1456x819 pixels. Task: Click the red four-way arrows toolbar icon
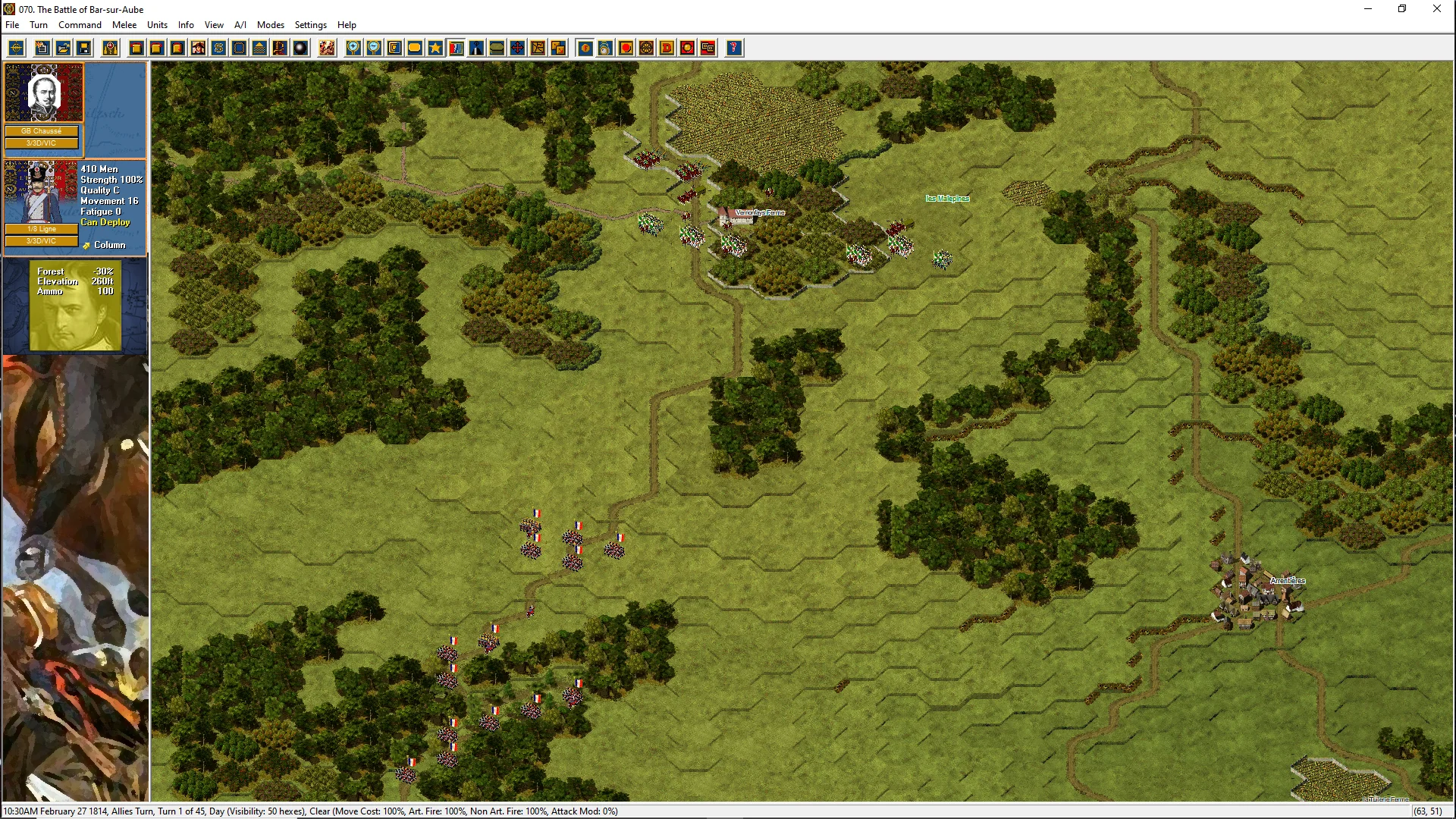[x=517, y=49]
